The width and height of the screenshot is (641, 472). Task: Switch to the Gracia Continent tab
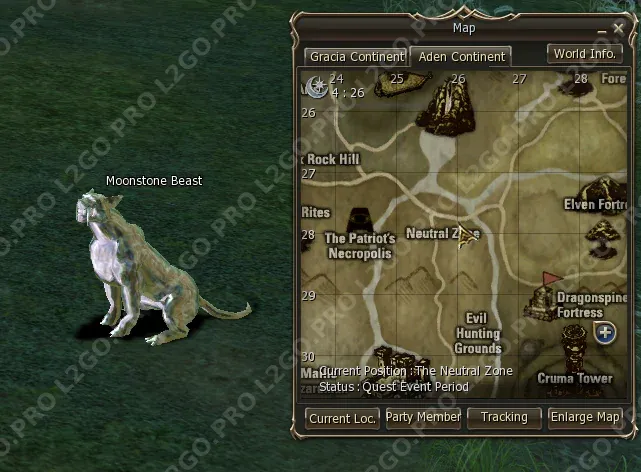[x=356, y=57]
